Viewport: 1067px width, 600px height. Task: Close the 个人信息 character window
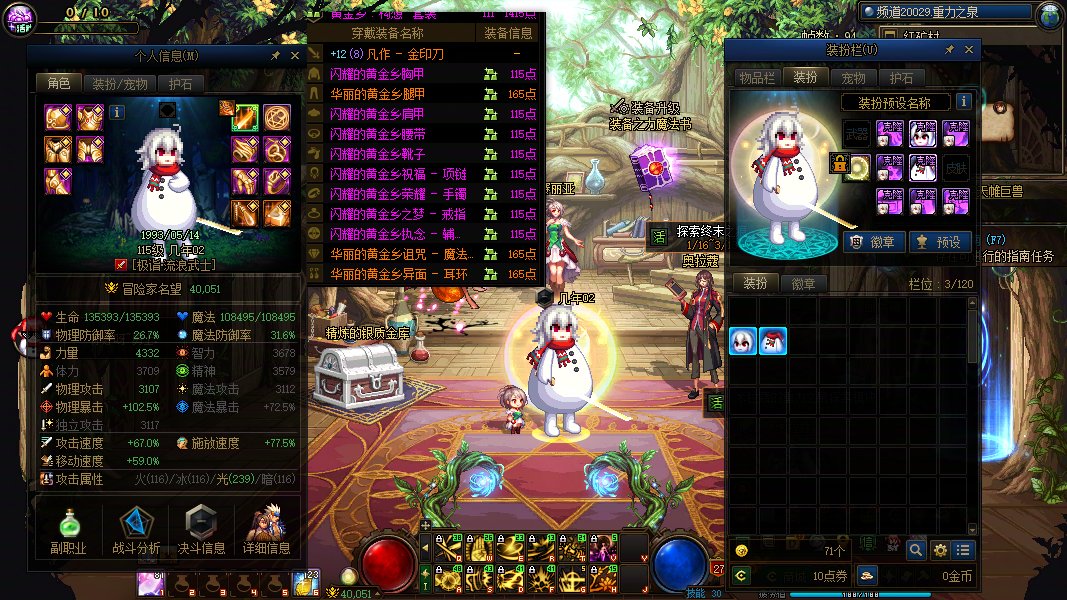click(295, 56)
